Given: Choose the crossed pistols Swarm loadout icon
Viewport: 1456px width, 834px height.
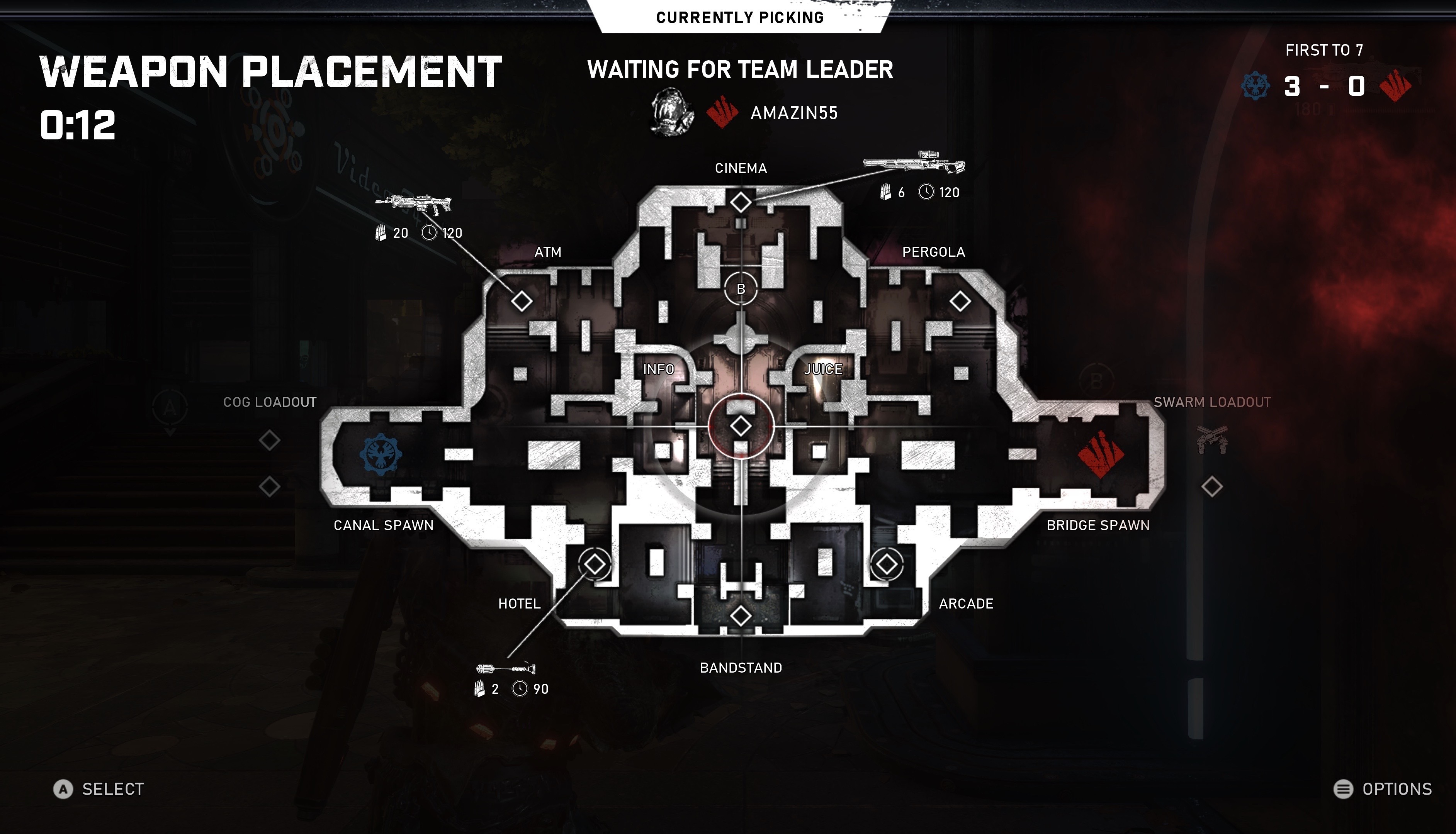Looking at the screenshot, I should (x=1212, y=440).
